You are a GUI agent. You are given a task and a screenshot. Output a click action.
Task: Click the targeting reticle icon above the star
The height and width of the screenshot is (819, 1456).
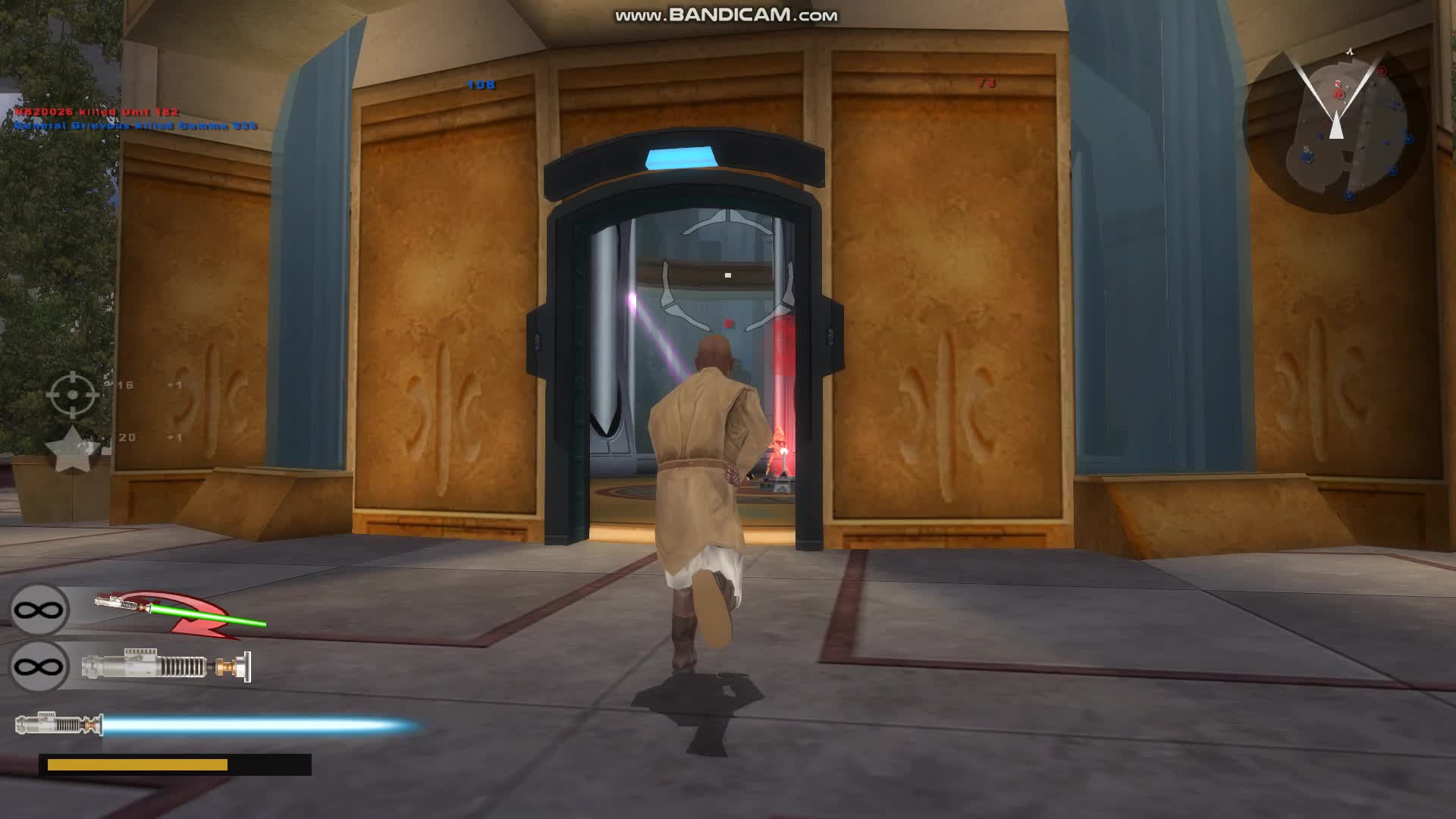coord(73,396)
